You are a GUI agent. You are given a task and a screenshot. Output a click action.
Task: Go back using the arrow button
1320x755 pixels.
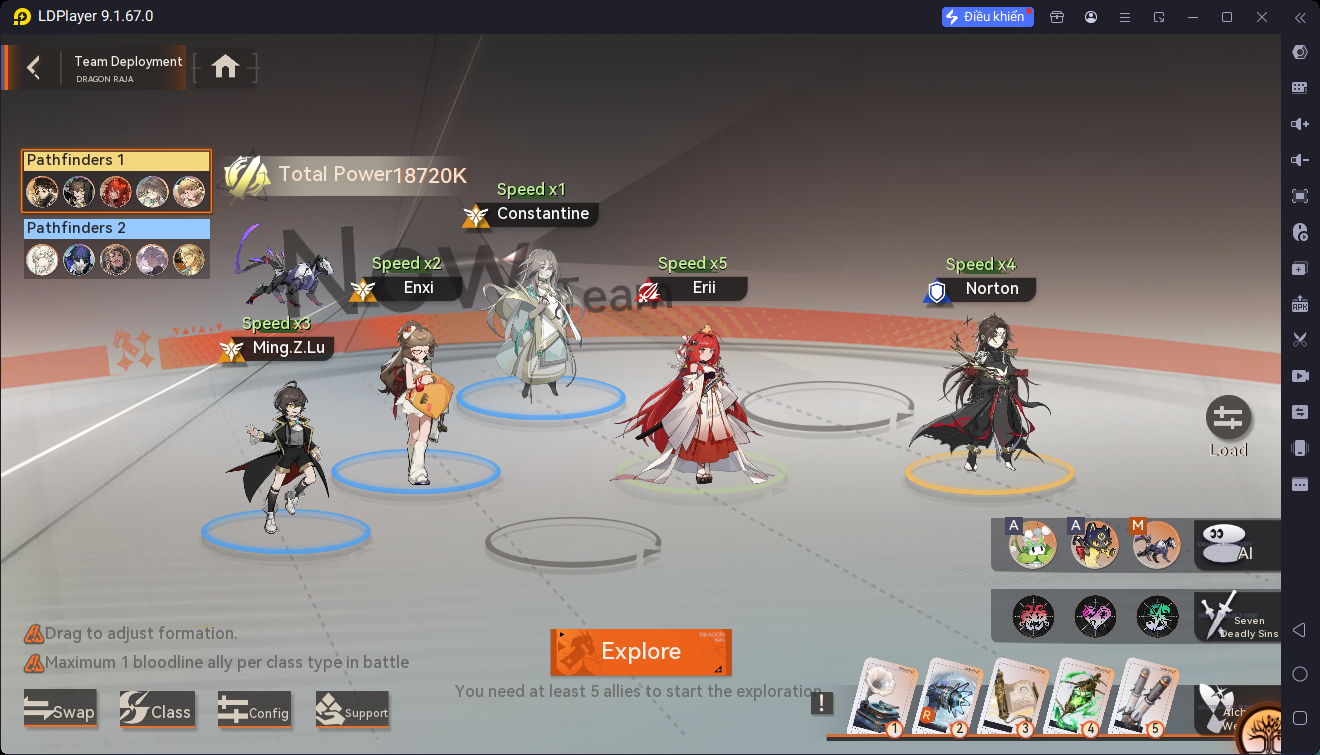pyautogui.click(x=34, y=67)
